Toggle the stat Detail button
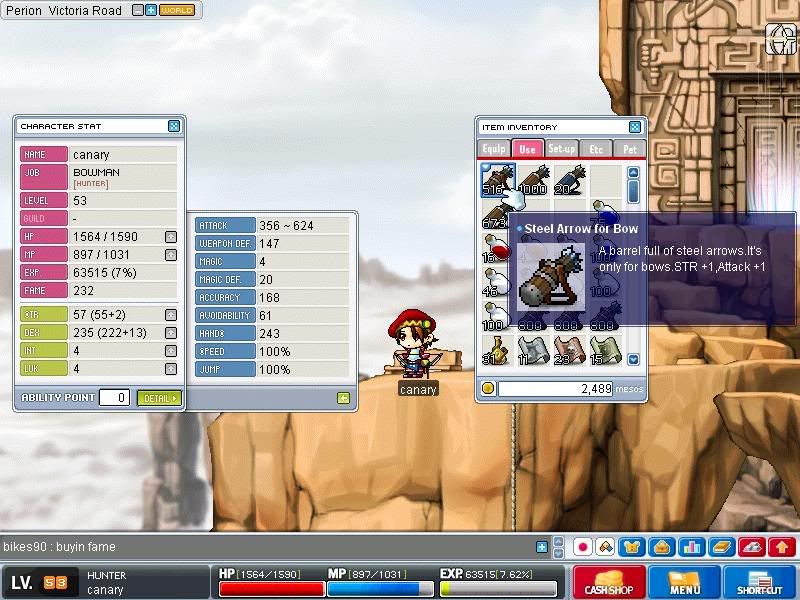 pyautogui.click(x=159, y=398)
